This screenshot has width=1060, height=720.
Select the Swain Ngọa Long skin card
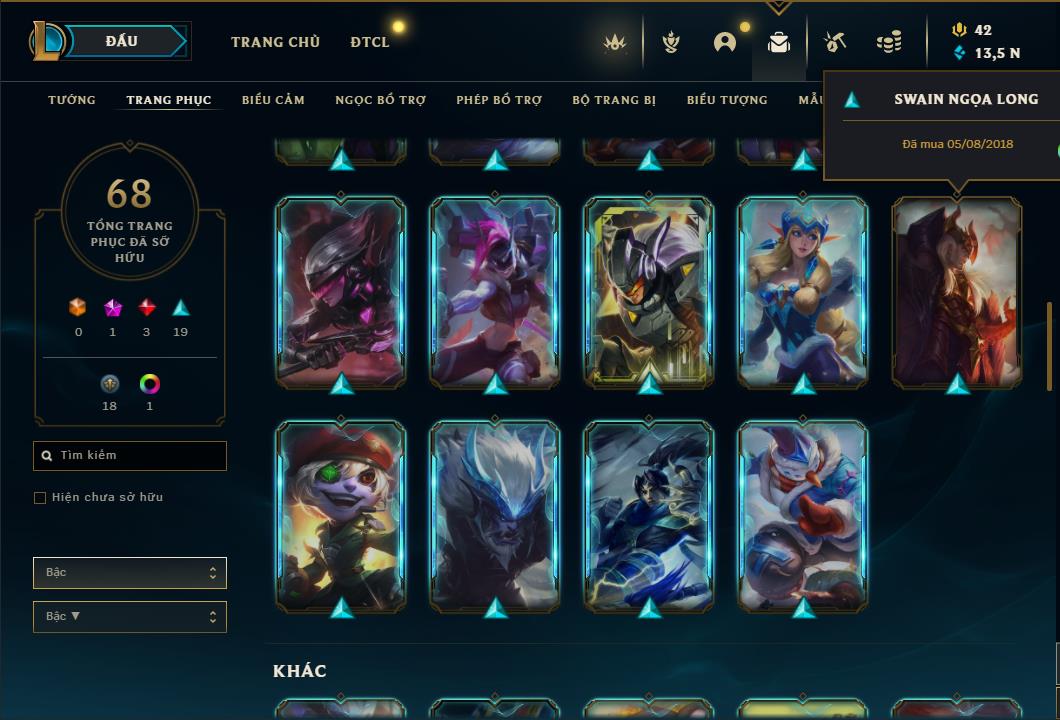pos(957,292)
